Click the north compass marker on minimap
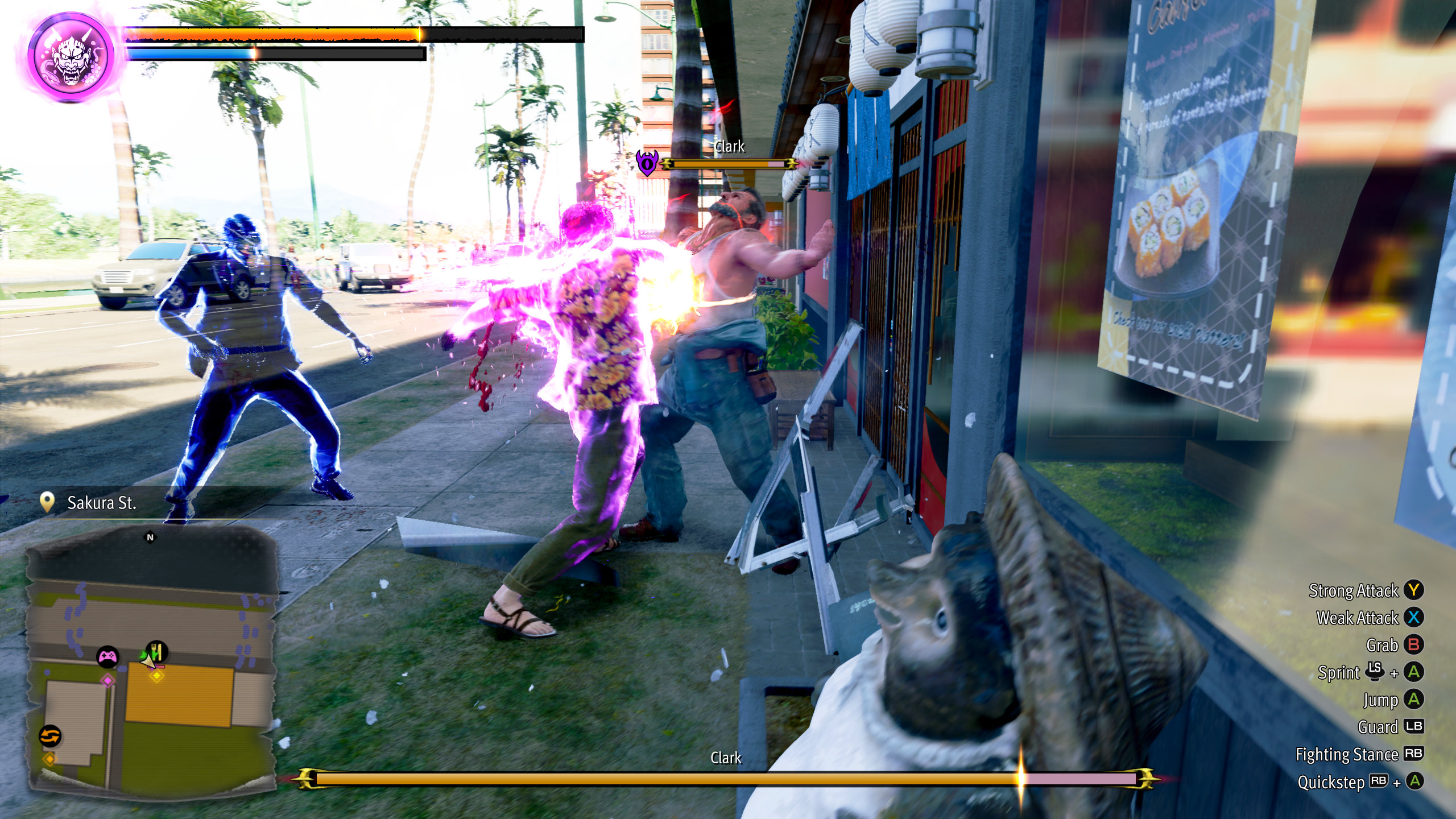1456x819 pixels. (150, 537)
